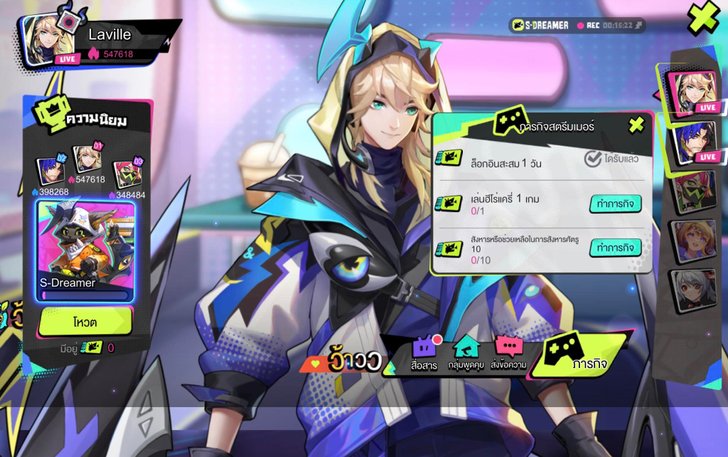Close the streamer mission popup
This screenshot has height=457, width=728.
pyautogui.click(x=636, y=125)
